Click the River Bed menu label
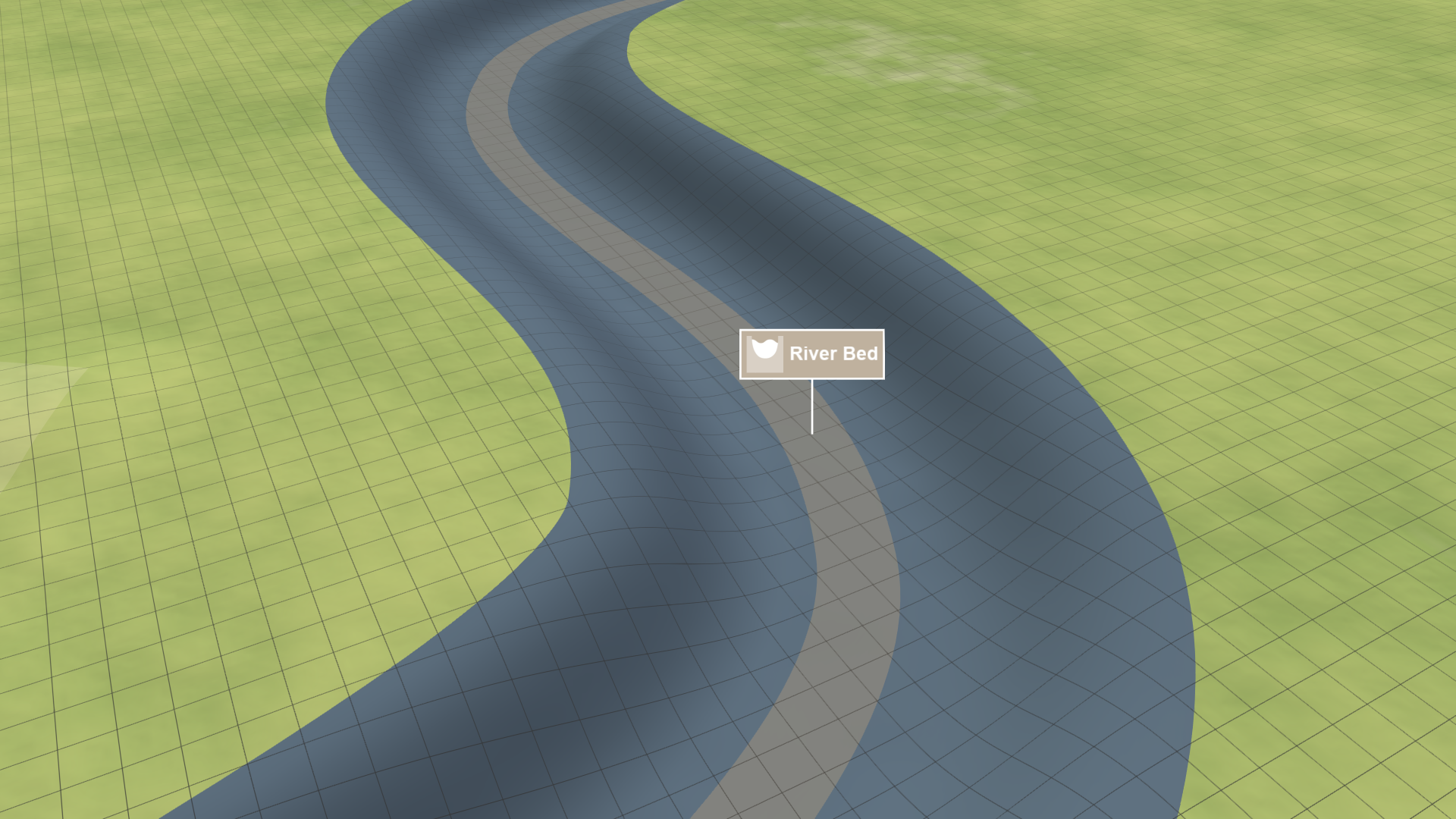 point(834,353)
